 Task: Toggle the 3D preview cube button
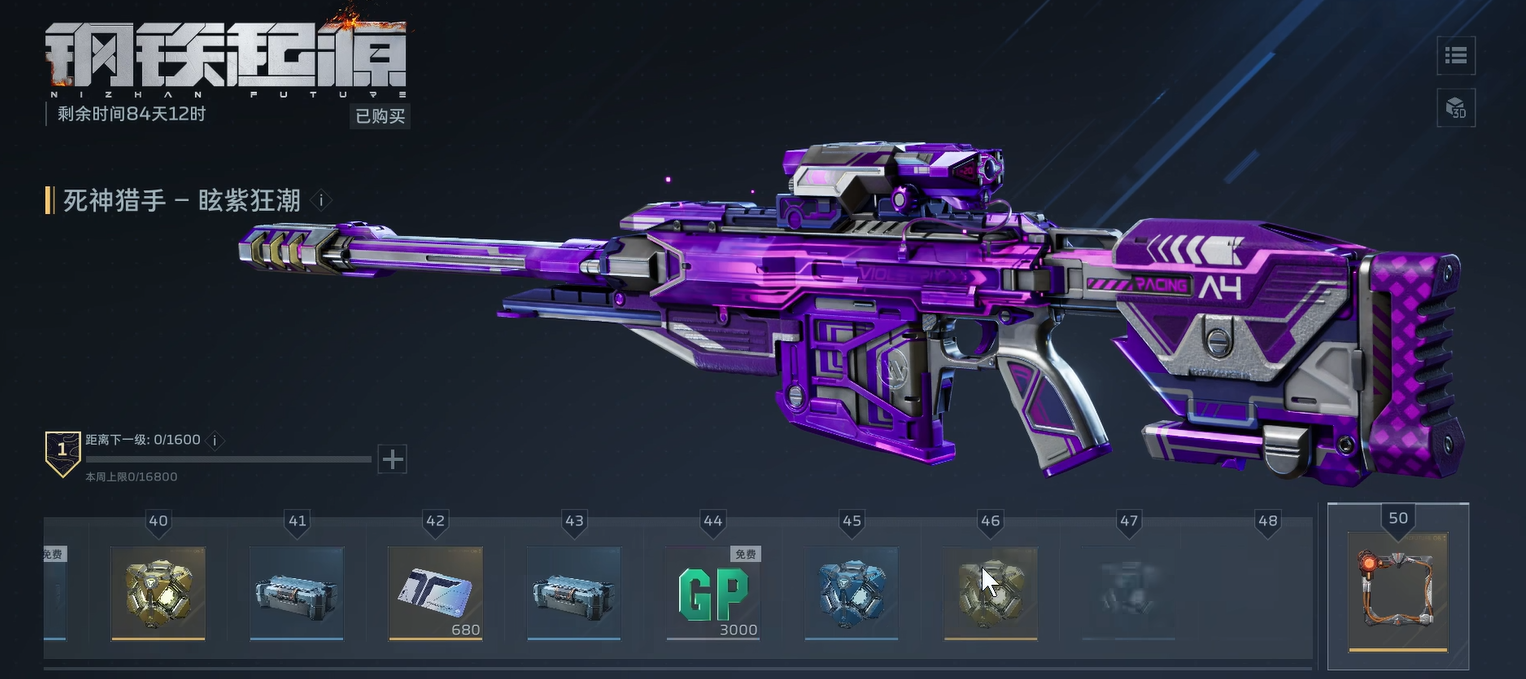[1456, 108]
